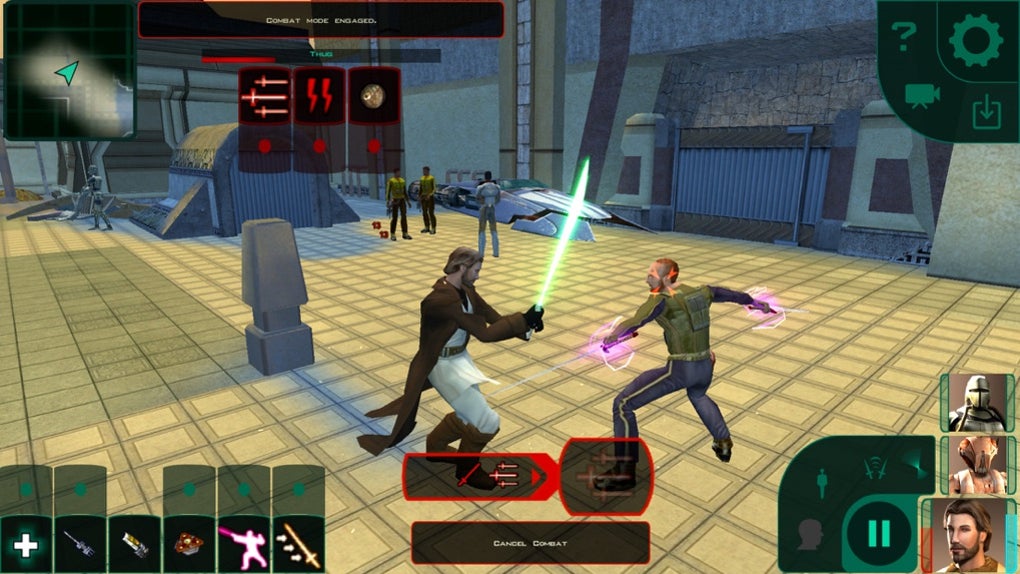This screenshot has height=574, width=1020.
Task: Tap the Cancel Combat button
Action: click(529, 543)
